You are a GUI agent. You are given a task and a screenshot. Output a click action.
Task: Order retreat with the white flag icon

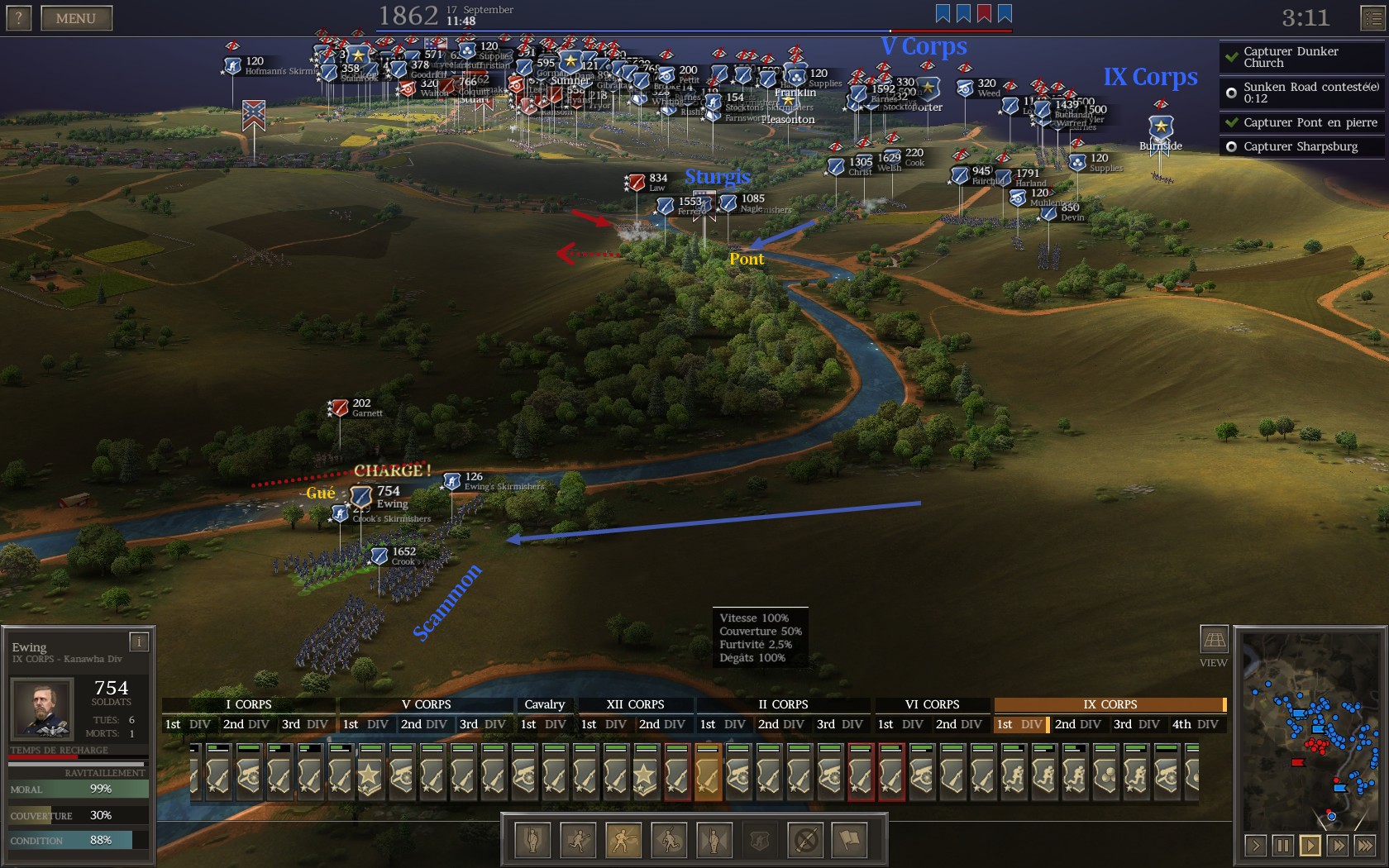click(850, 841)
